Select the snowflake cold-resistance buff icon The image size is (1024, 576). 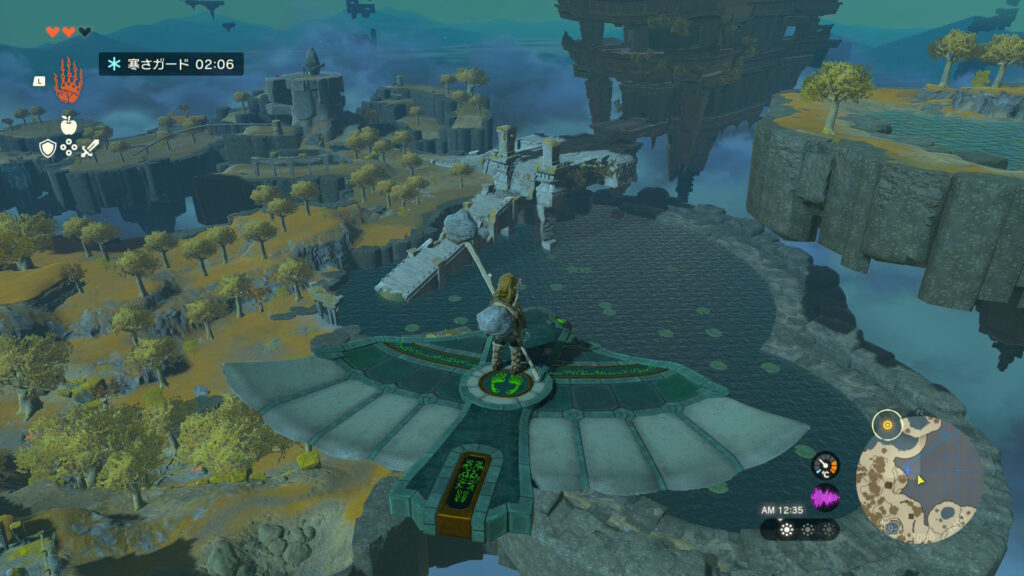point(114,64)
